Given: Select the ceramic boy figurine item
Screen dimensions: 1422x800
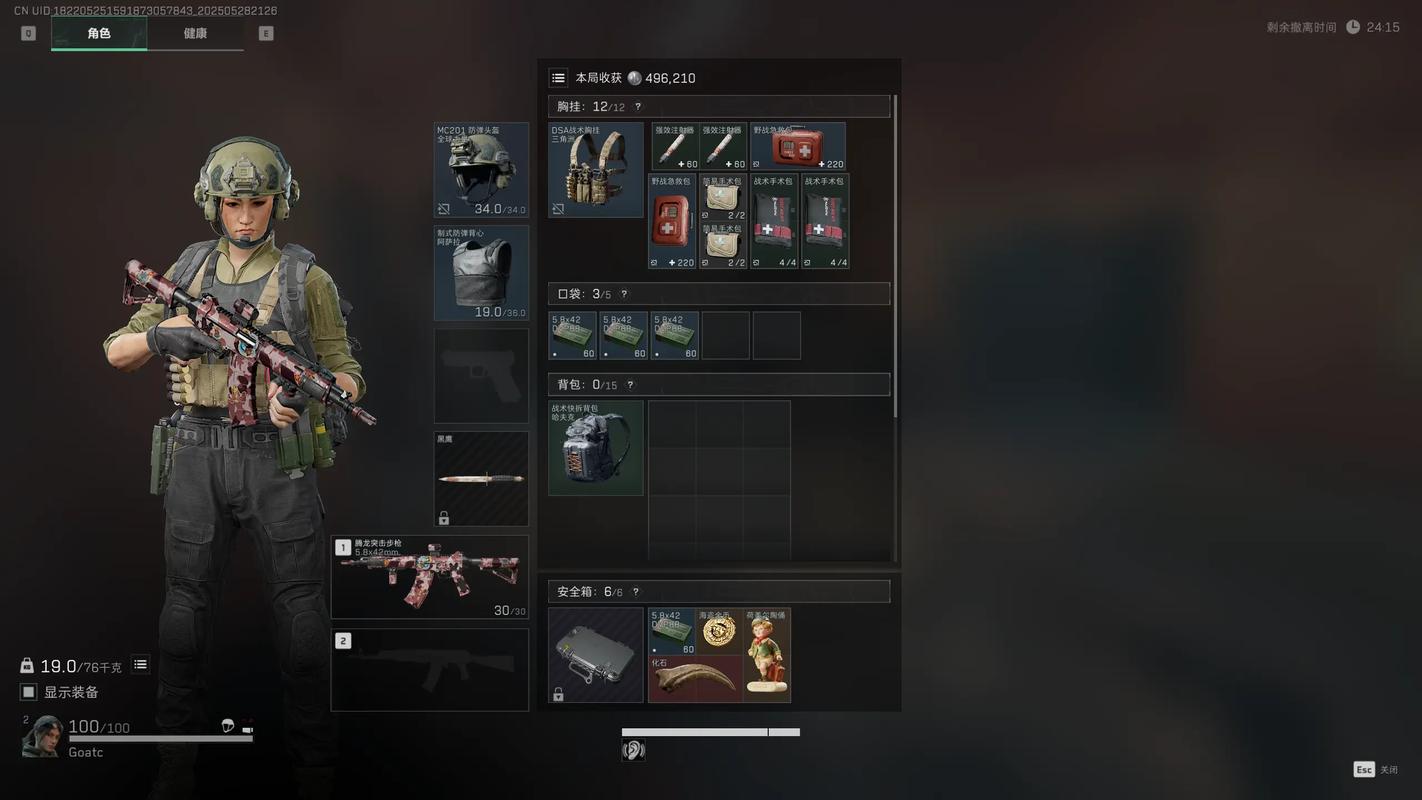Looking at the screenshot, I should click(x=767, y=655).
